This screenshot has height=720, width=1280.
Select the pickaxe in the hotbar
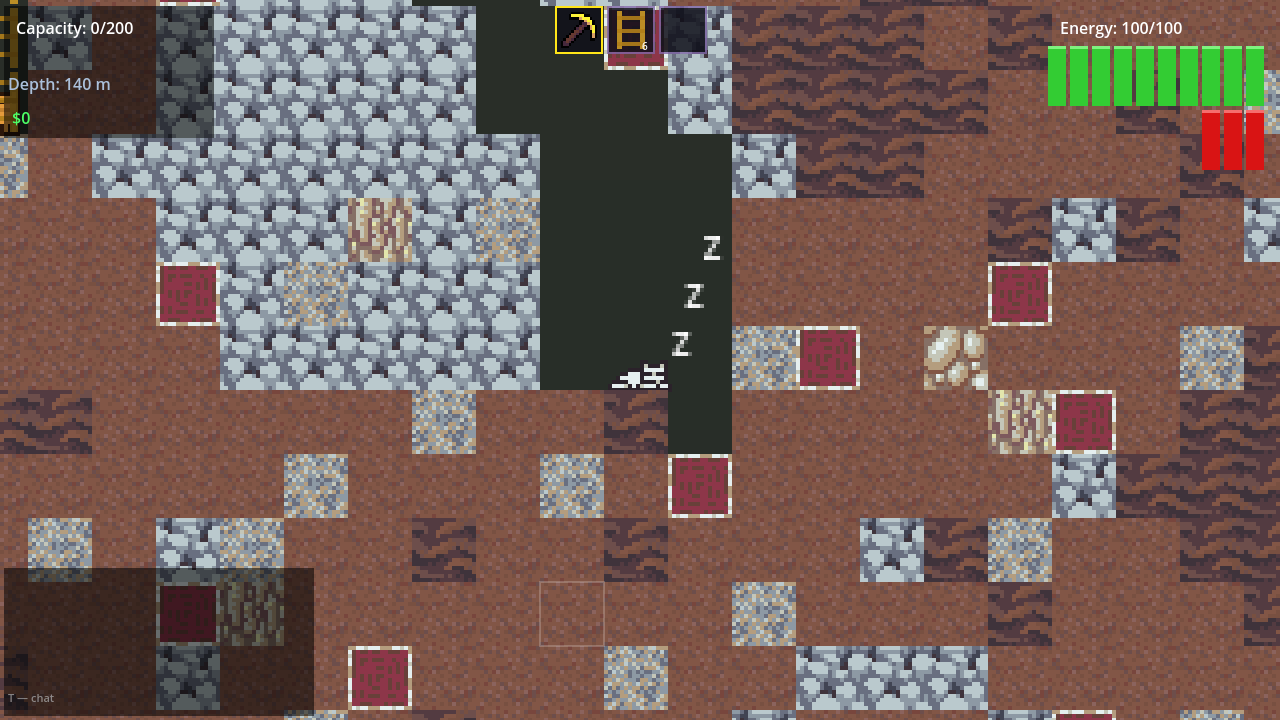click(x=577, y=30)
